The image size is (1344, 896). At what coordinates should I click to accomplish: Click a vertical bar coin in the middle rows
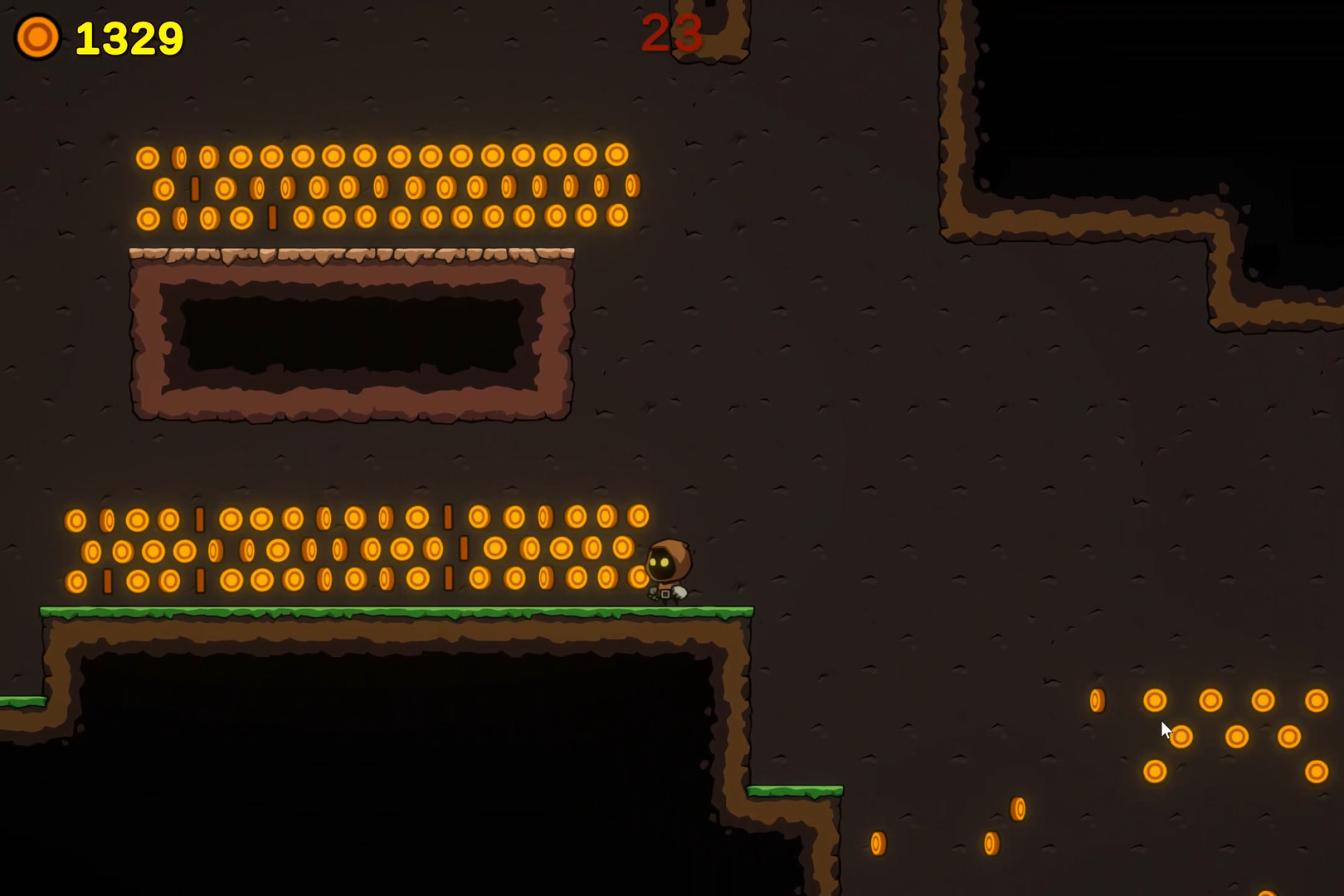199,519
